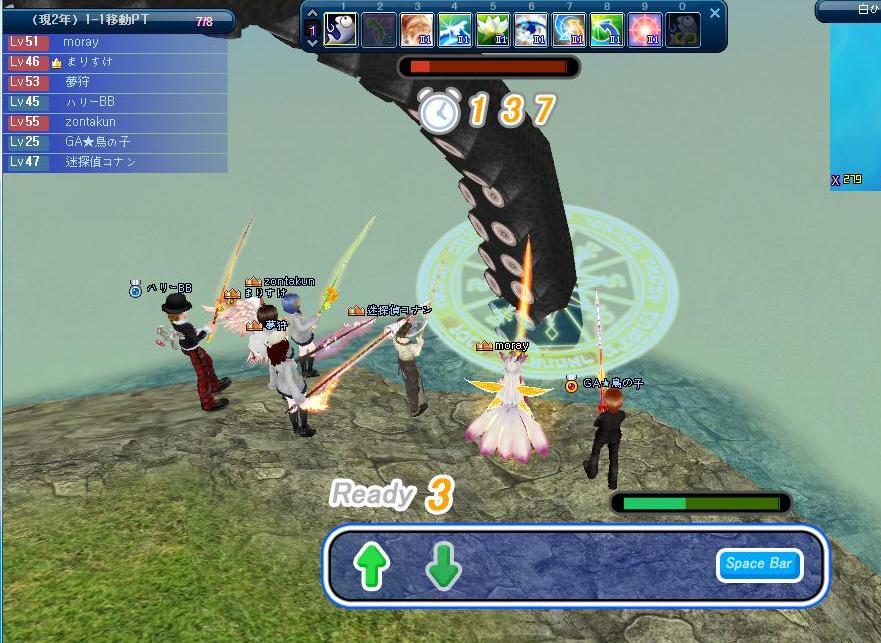This screenshot has height=643, width=881.
Task: Use the blue eye skill icon
Action: [530, 30]
